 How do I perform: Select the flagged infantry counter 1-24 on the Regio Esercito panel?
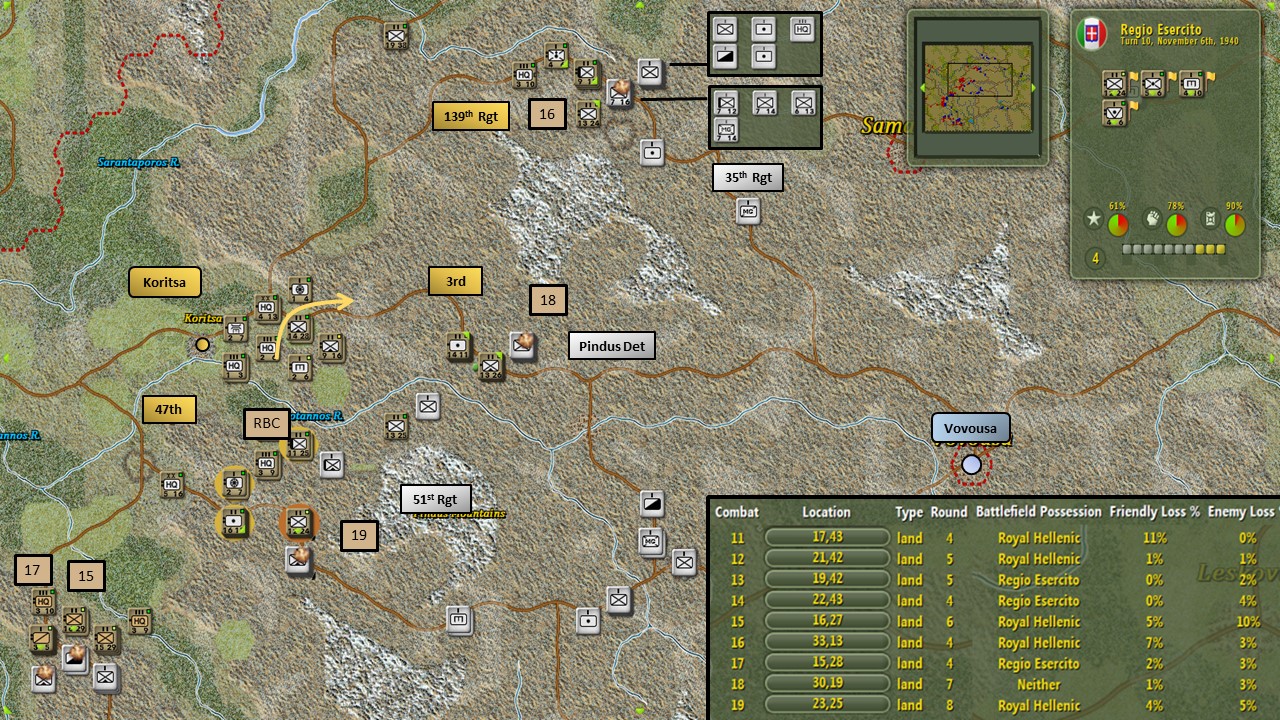[1114, 83]
